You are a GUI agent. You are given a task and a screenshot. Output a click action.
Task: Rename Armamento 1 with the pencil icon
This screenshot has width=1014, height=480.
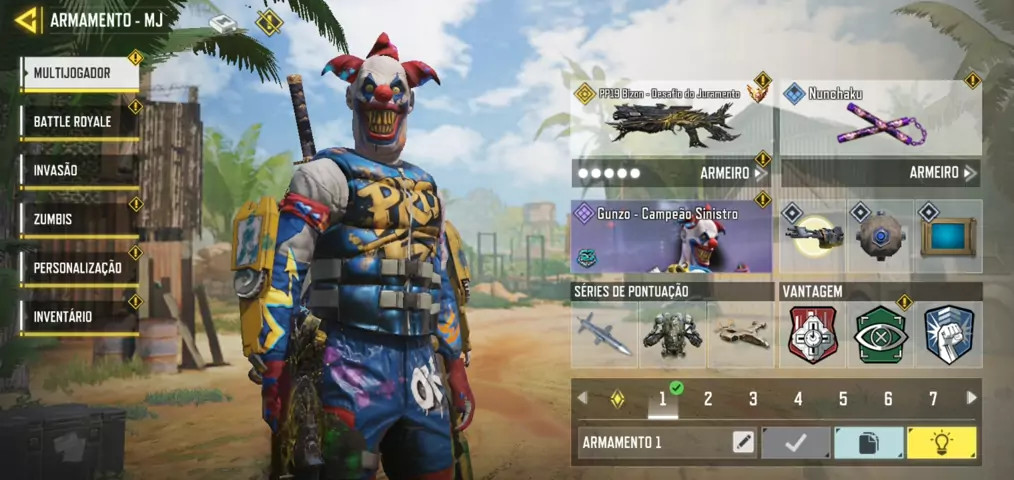click(x=742, y=443)
